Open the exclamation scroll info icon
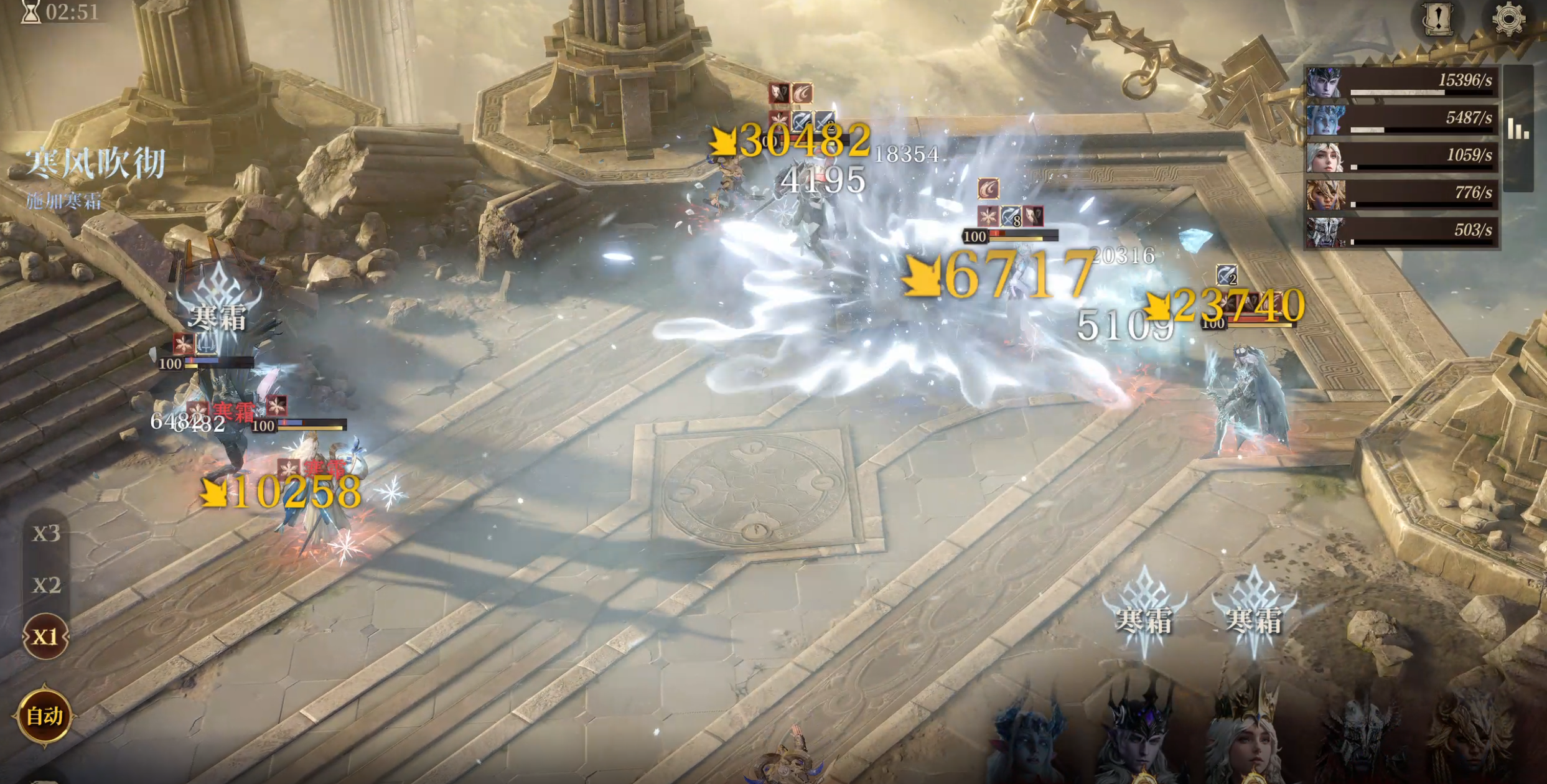Viewport: 1547px width, 784px height. [1437, 19]
